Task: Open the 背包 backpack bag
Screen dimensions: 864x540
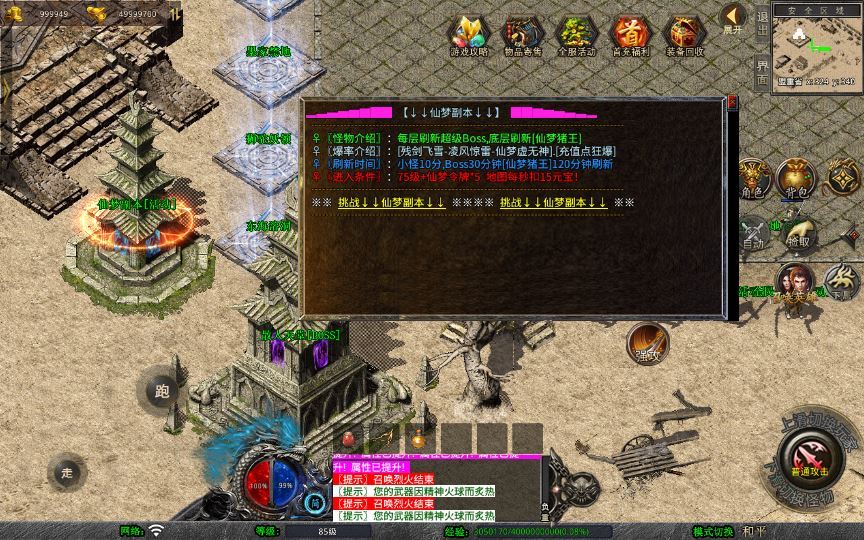Action: click(x=797, y=180)
